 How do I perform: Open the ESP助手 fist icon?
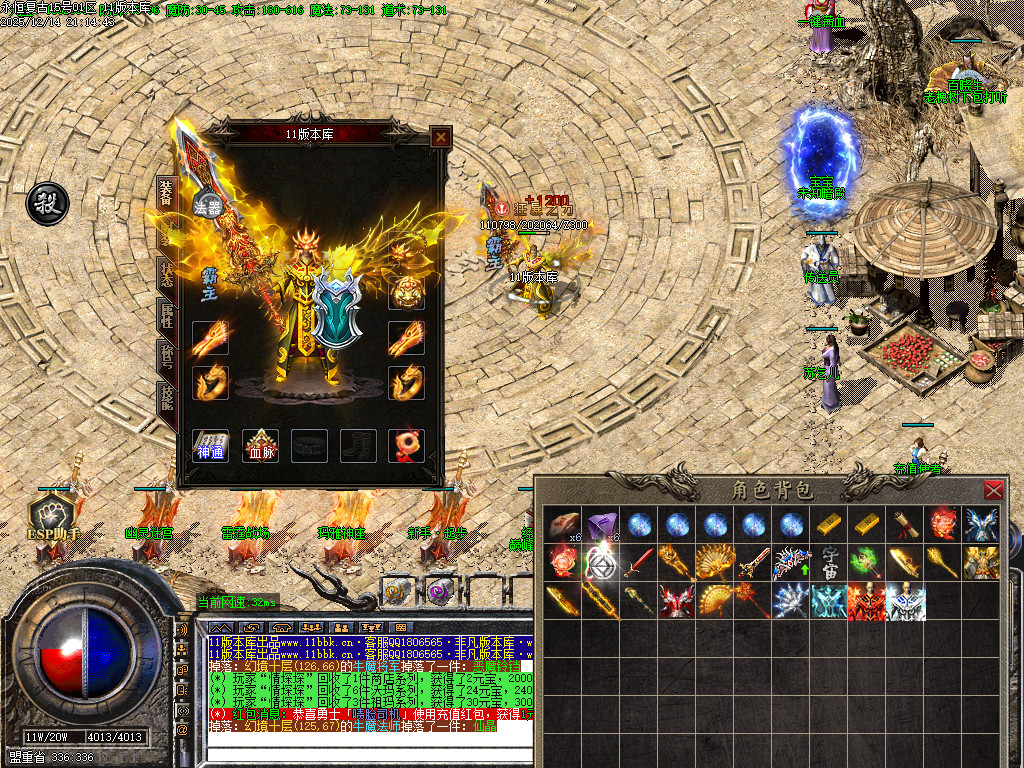coord(52,513)
